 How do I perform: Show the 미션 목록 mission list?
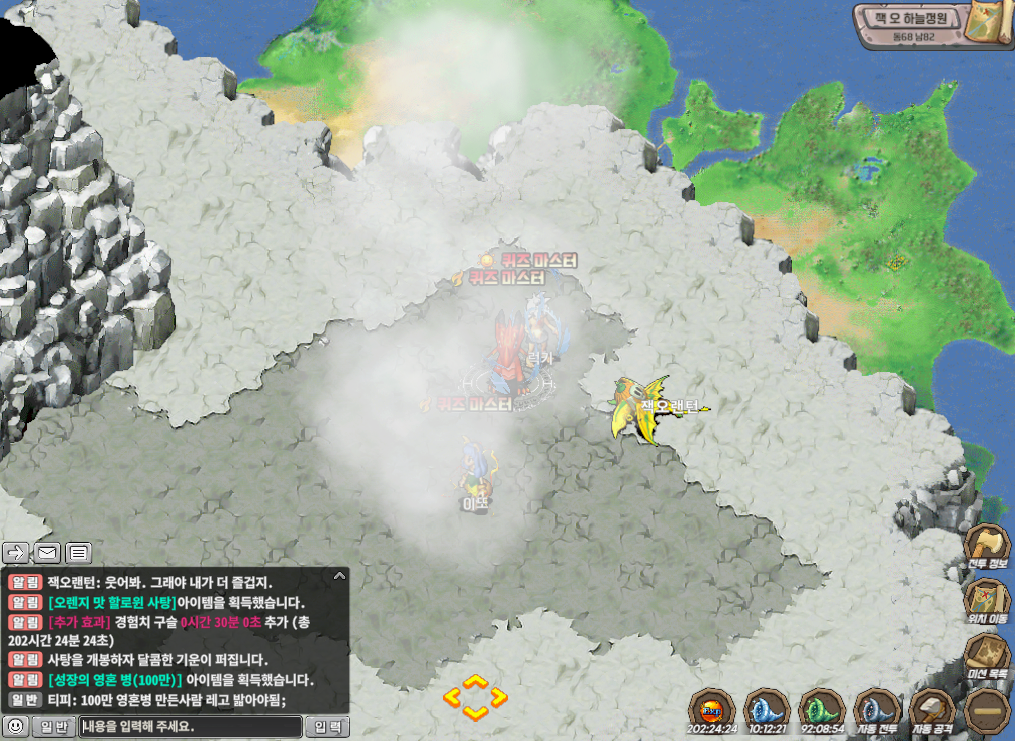[985, 657]
